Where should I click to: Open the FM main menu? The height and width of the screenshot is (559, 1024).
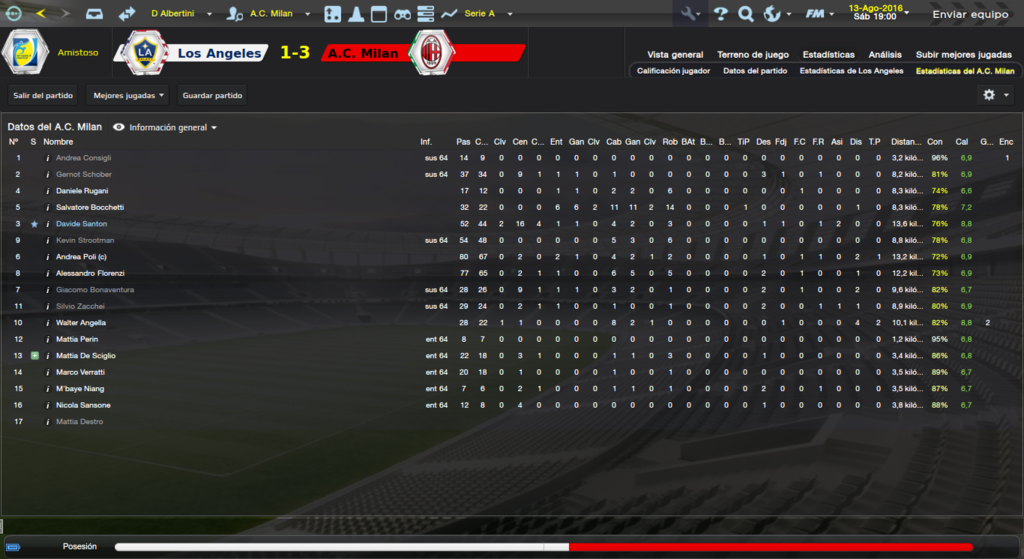click(818, 14)
